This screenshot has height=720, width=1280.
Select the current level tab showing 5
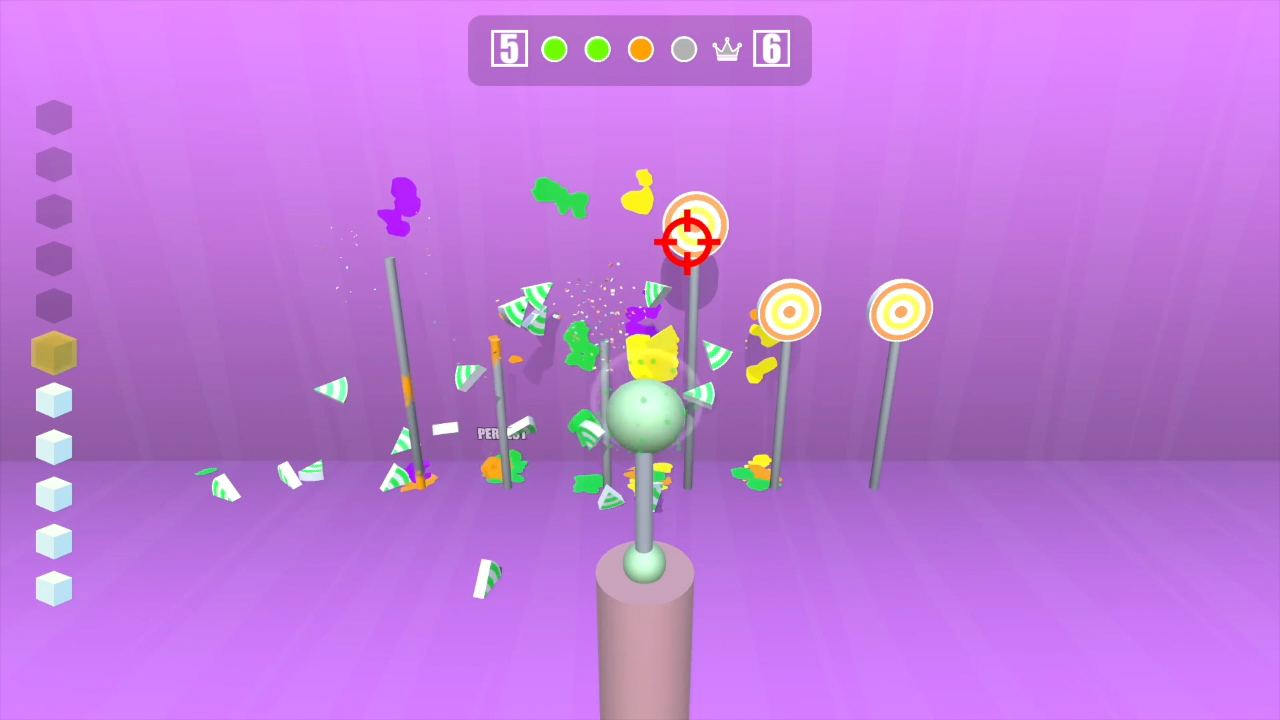click(x=509, y=49)
